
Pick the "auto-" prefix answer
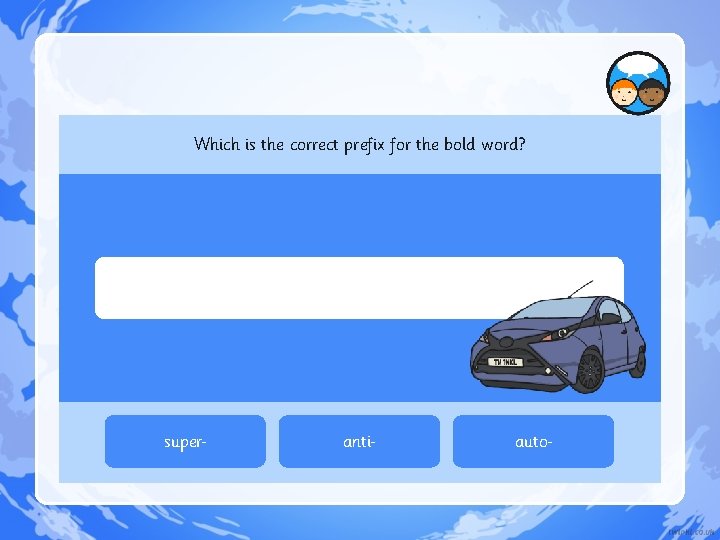click(x=533, y=441)
